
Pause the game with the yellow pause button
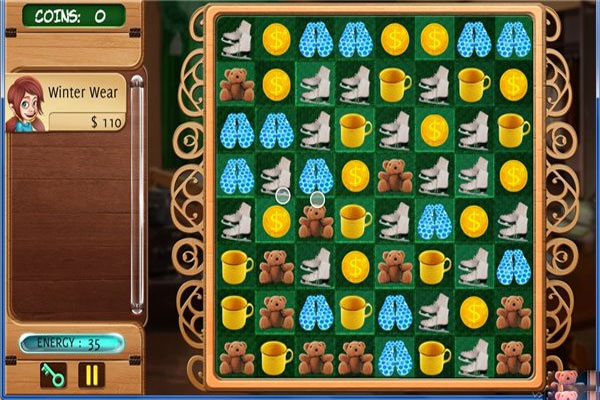[92, 376]
